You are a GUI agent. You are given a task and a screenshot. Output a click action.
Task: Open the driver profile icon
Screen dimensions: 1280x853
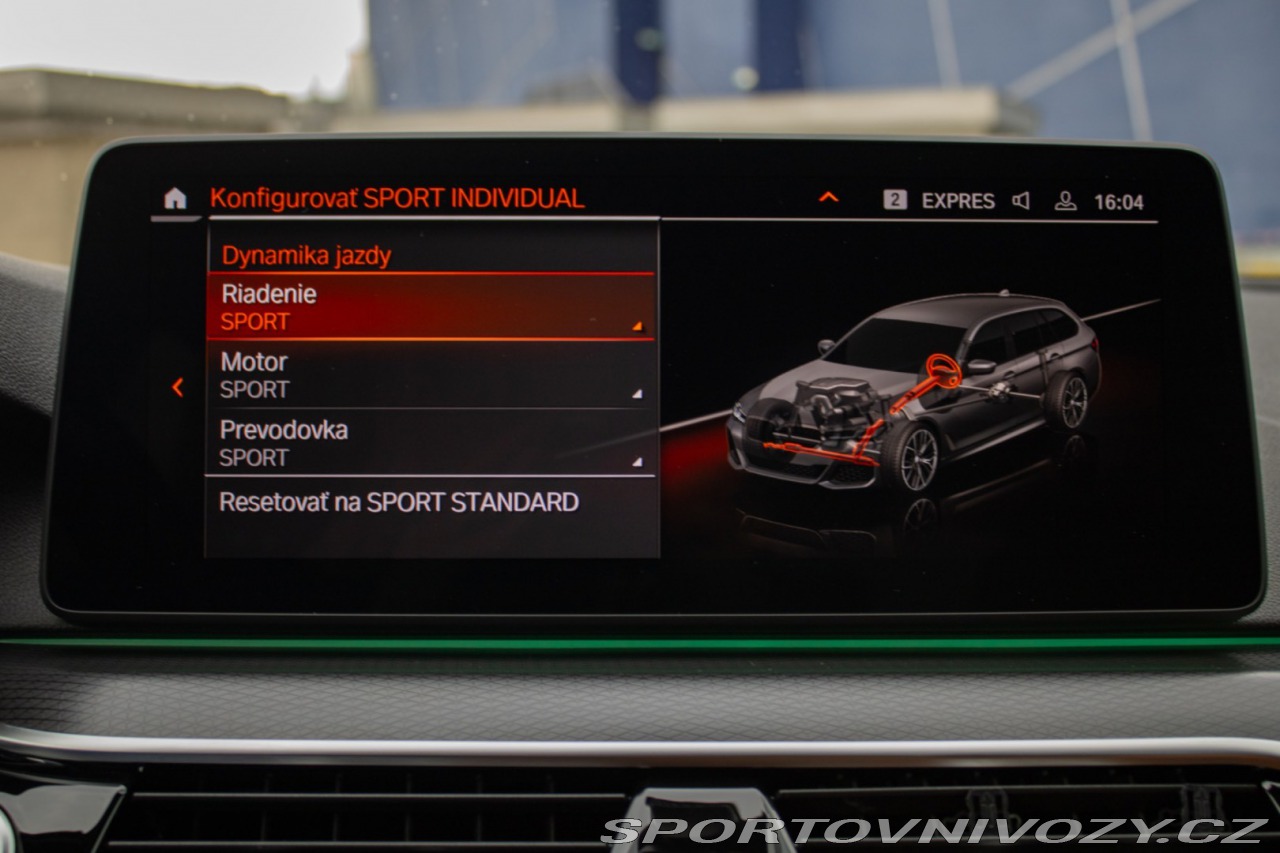point(1065,201)
